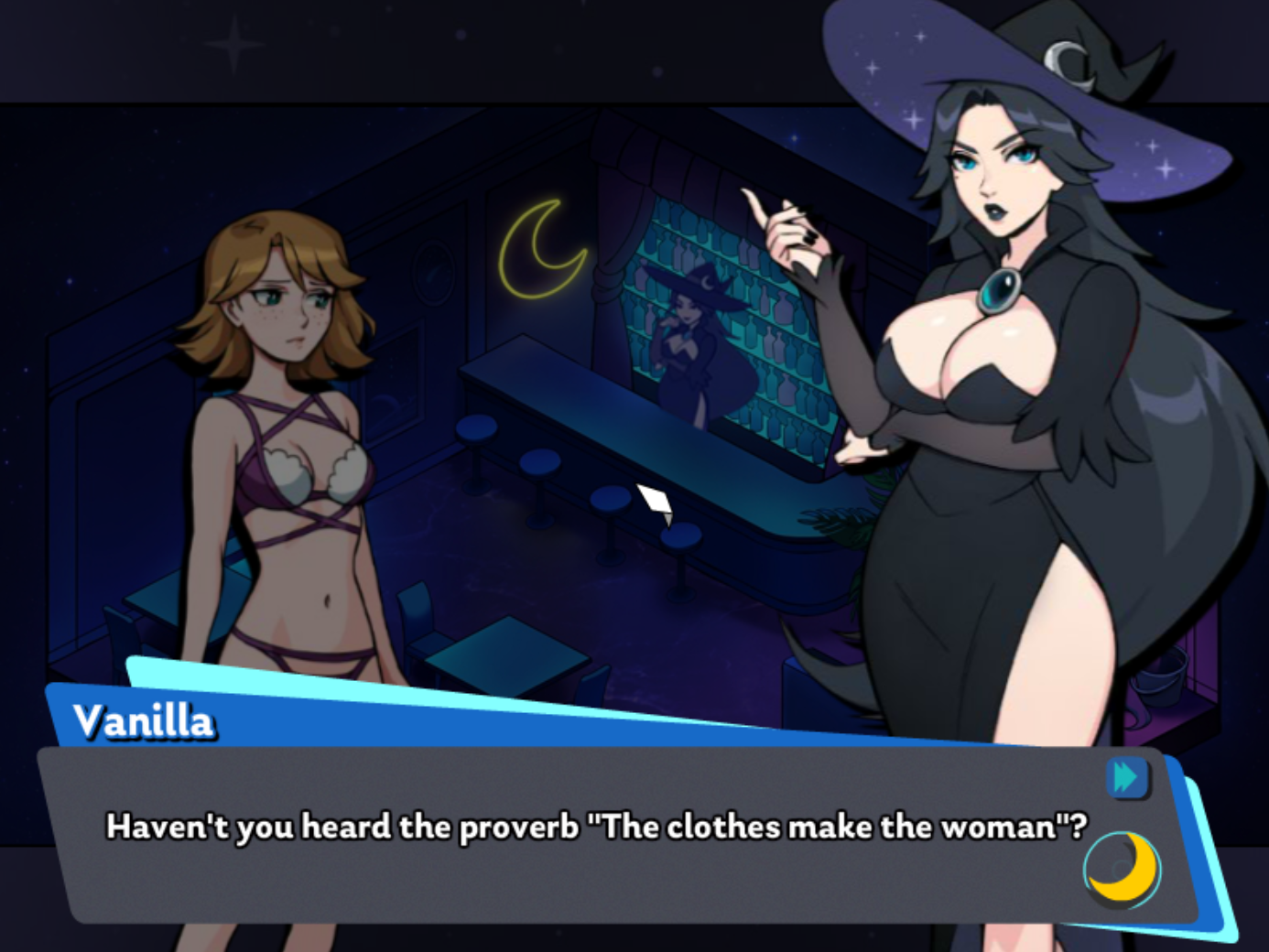Click the skip arrows to expand dialogue options
The height and width of the screenshot is (952, 1269).
pos(1128,777)
